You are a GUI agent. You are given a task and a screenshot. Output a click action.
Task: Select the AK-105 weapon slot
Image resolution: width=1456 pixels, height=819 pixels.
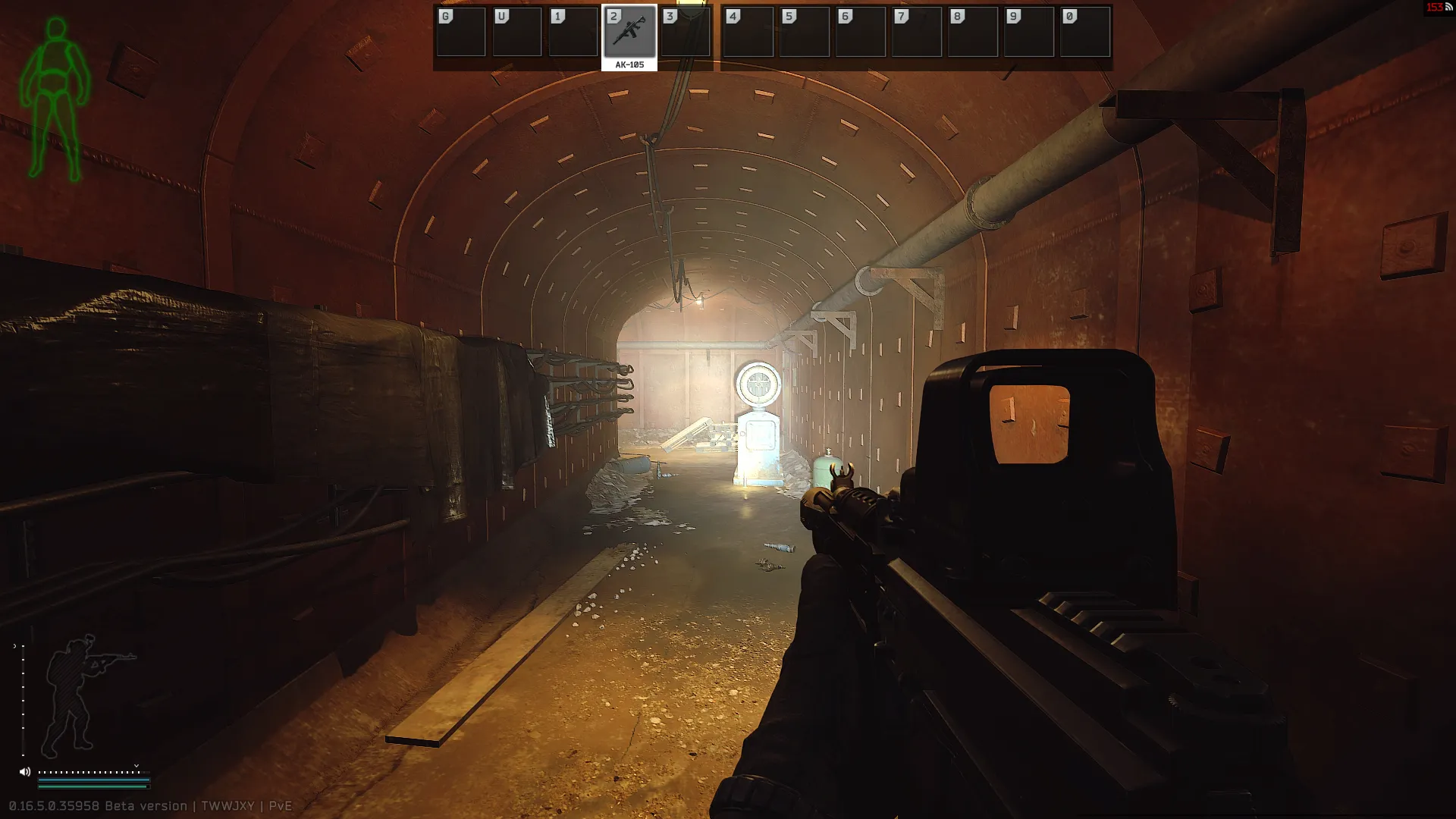click(629, 33)
